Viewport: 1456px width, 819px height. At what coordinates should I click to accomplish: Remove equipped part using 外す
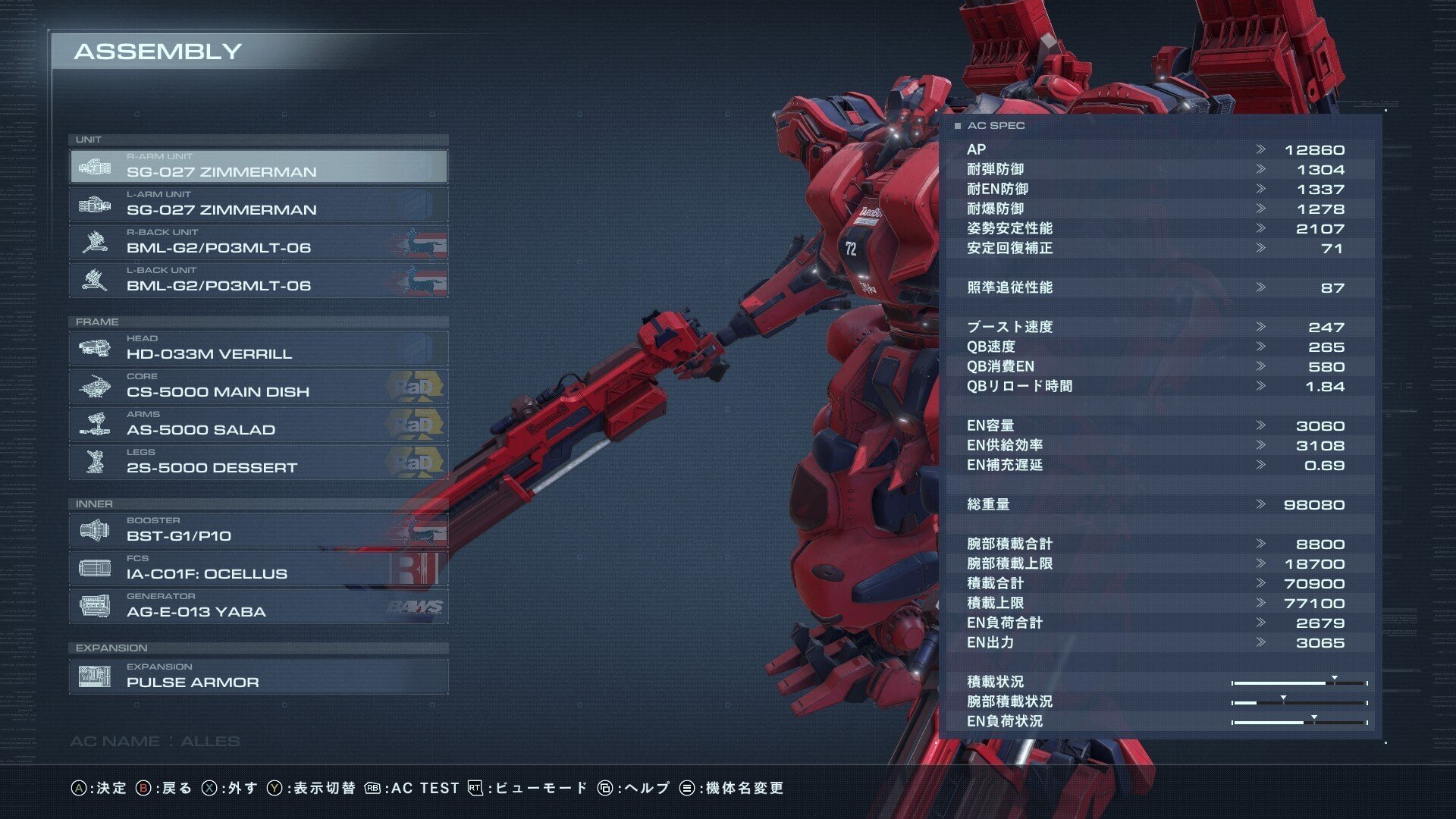pos(240,788)
